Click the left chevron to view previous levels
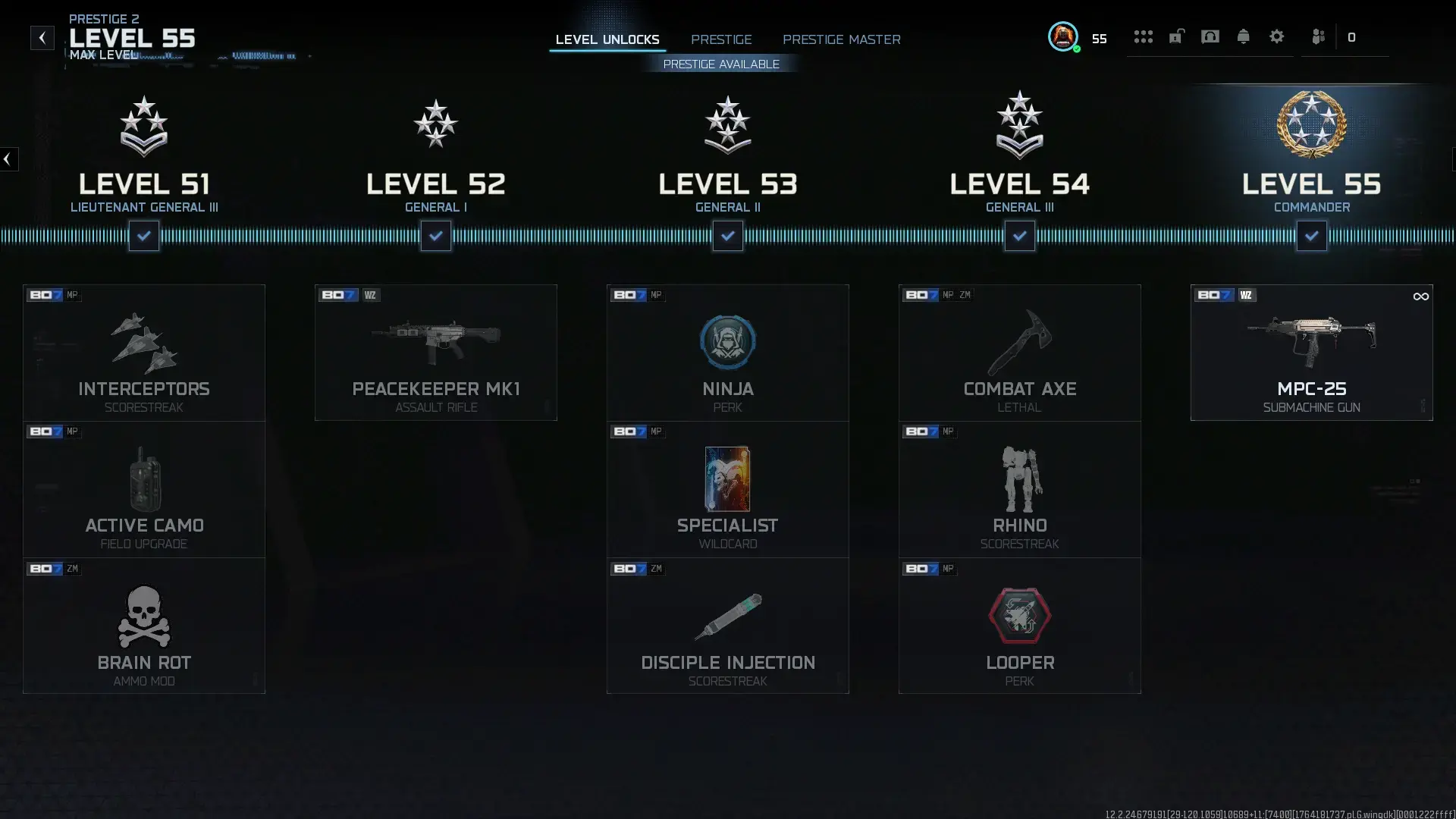This screenshot has width=1456, height=819. click(x=8, y=159)
